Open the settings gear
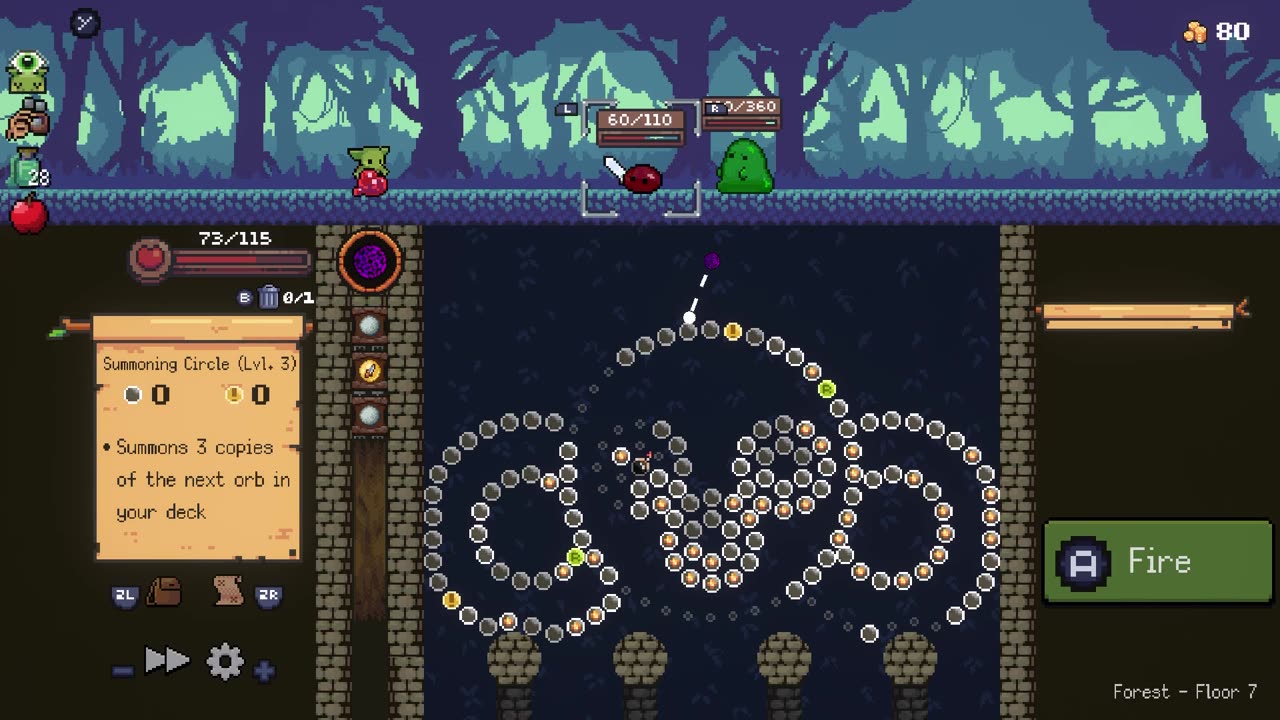The width and height of the screenshot is (1280, 720). coord(225,661)
